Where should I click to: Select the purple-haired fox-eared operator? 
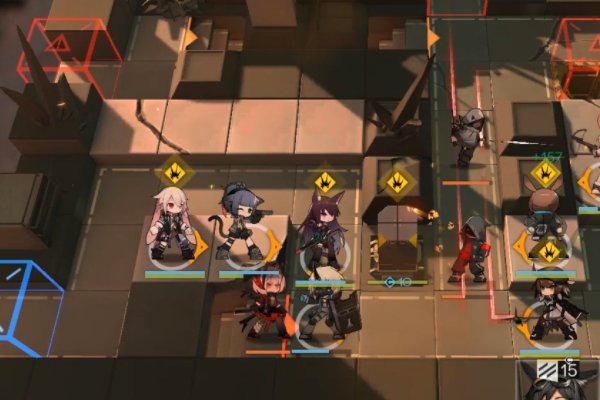pos(324,237)
